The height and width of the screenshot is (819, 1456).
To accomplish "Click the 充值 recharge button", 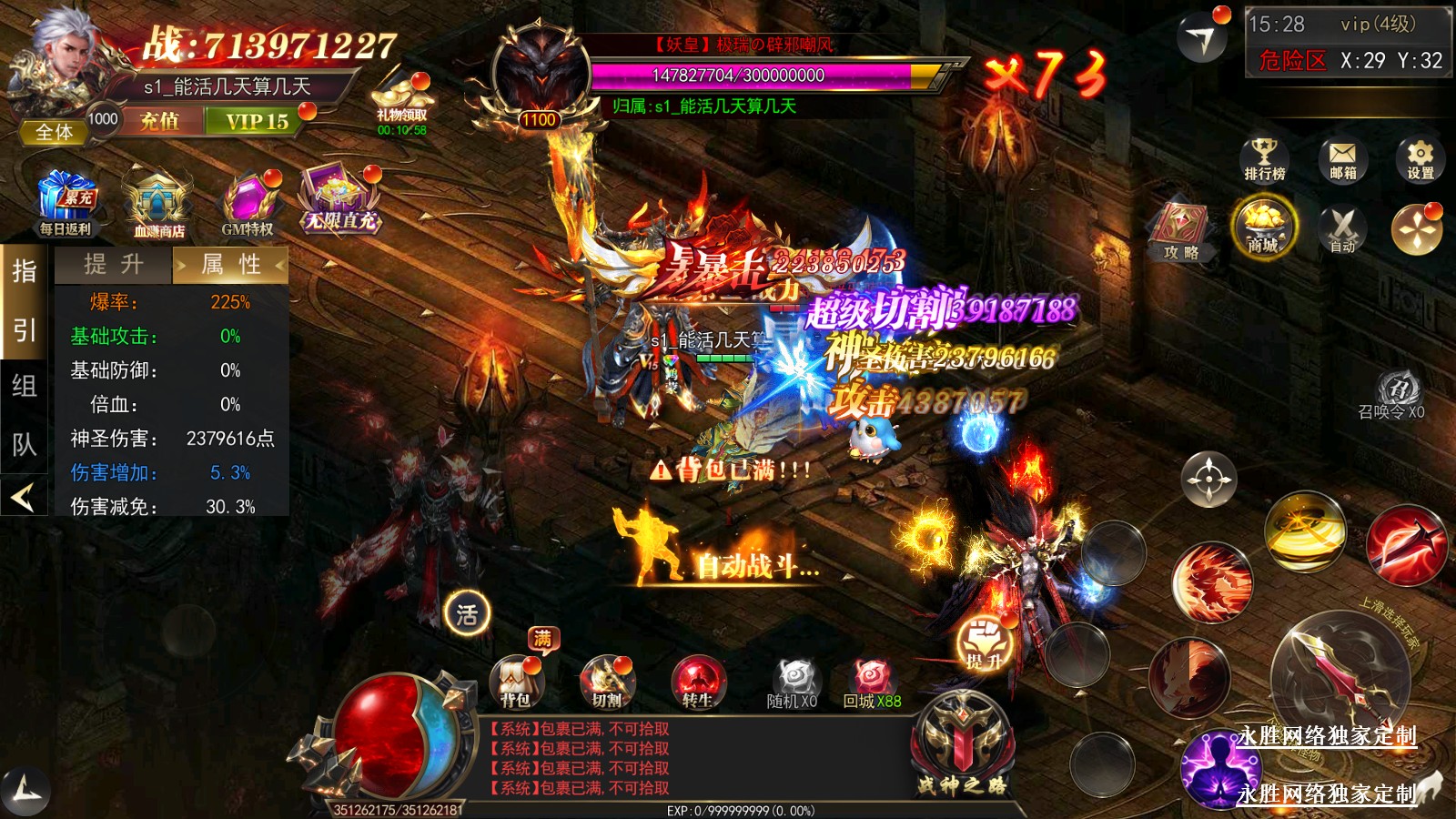I will [160, 121].
